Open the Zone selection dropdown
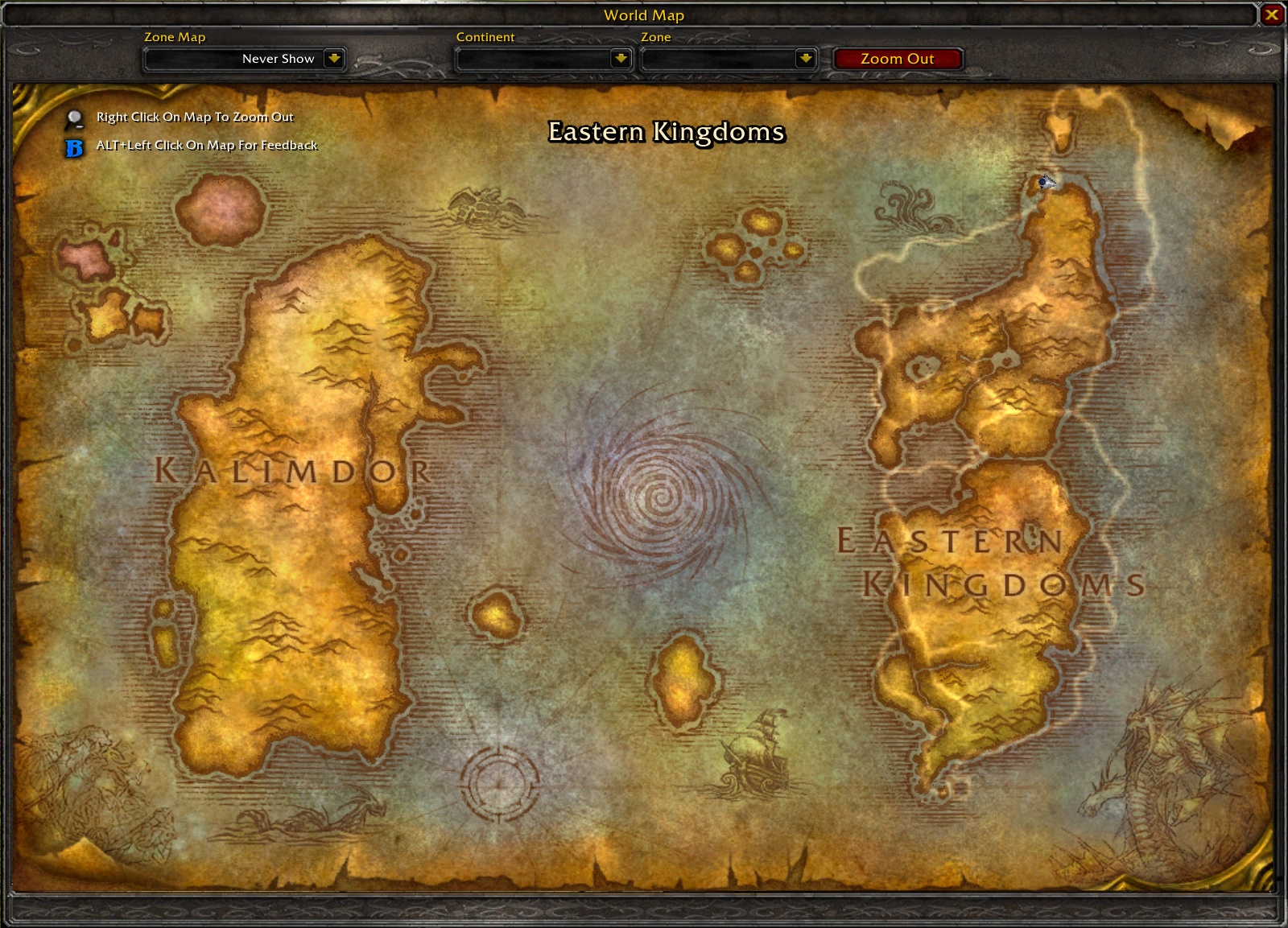 pyautogui.click(x=724, y=58)
